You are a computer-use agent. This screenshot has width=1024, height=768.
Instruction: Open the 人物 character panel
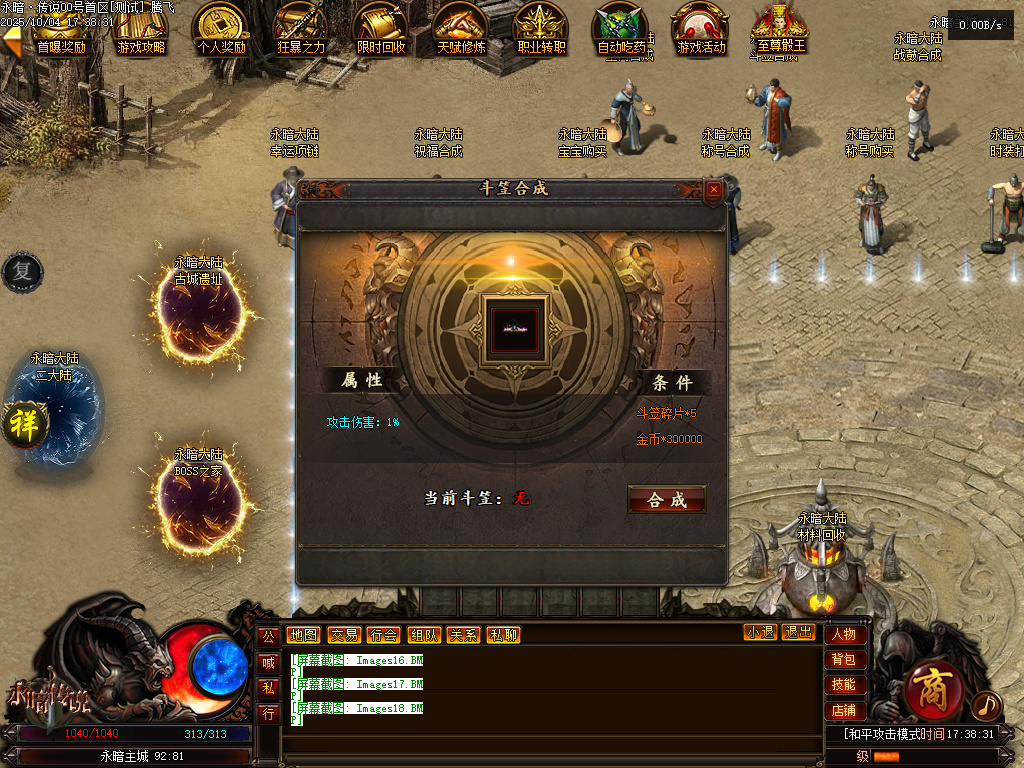click(x=844, y=635)
